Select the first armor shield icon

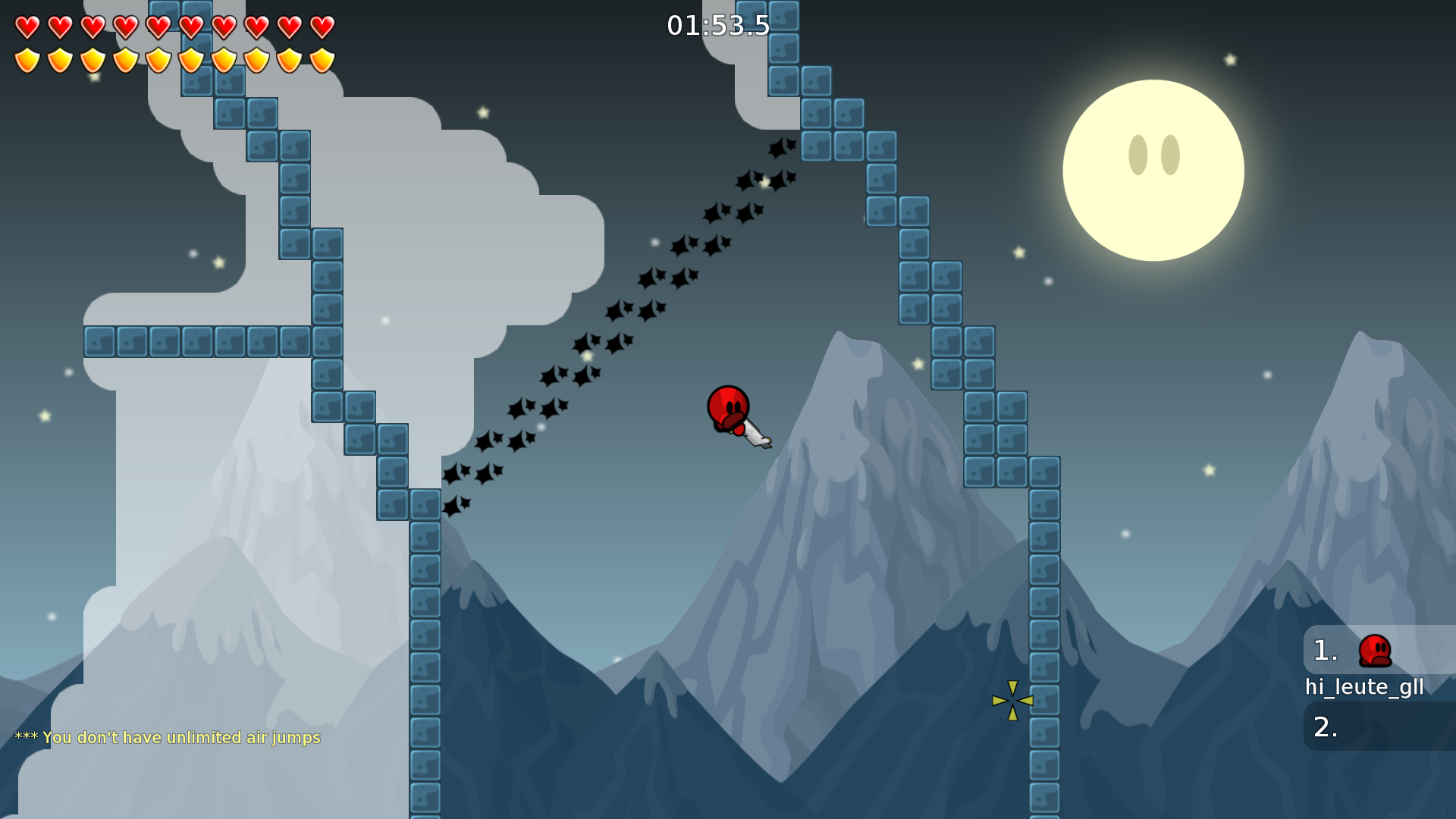(x=26, y=59)
